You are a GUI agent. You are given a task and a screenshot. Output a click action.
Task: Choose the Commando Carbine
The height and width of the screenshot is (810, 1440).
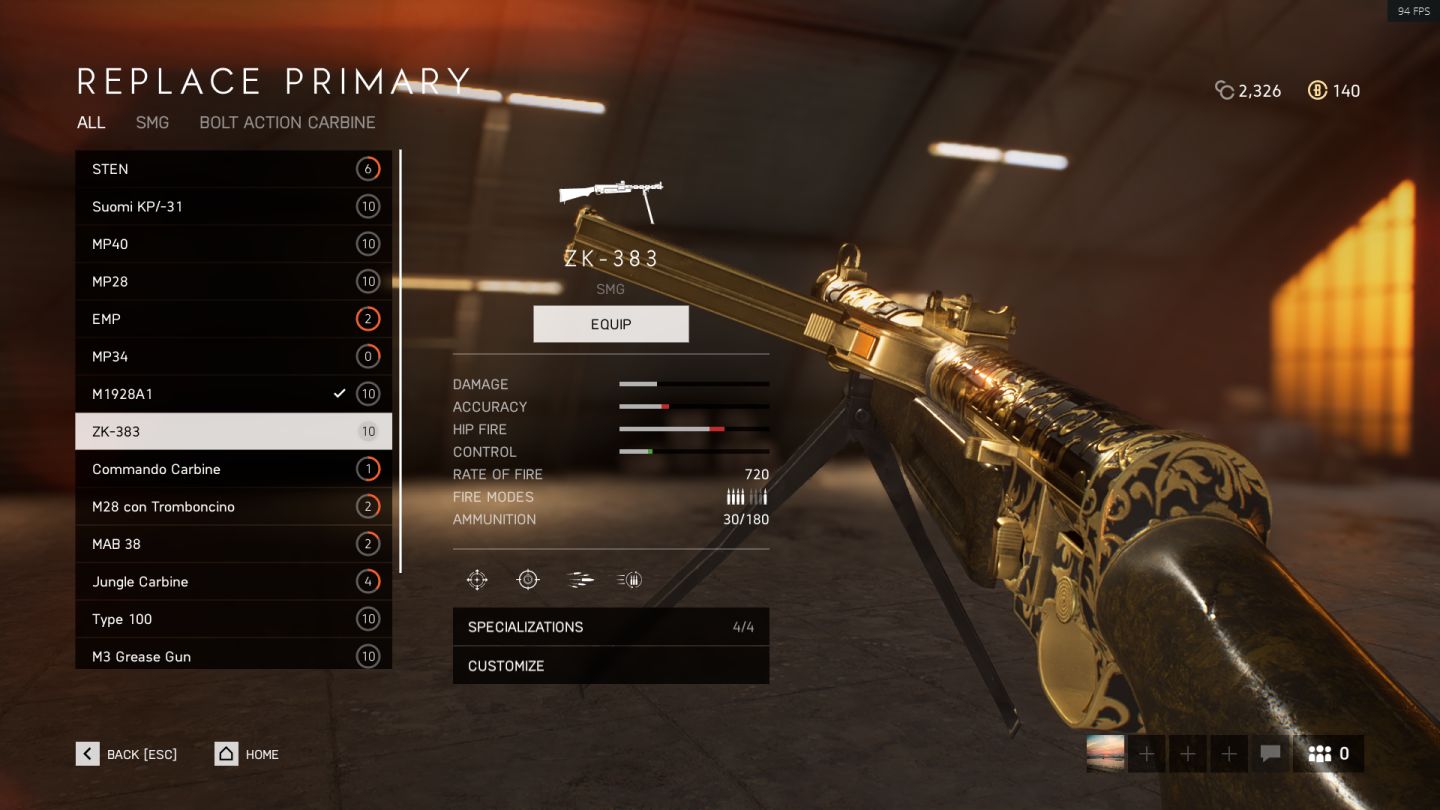[233, 469]
